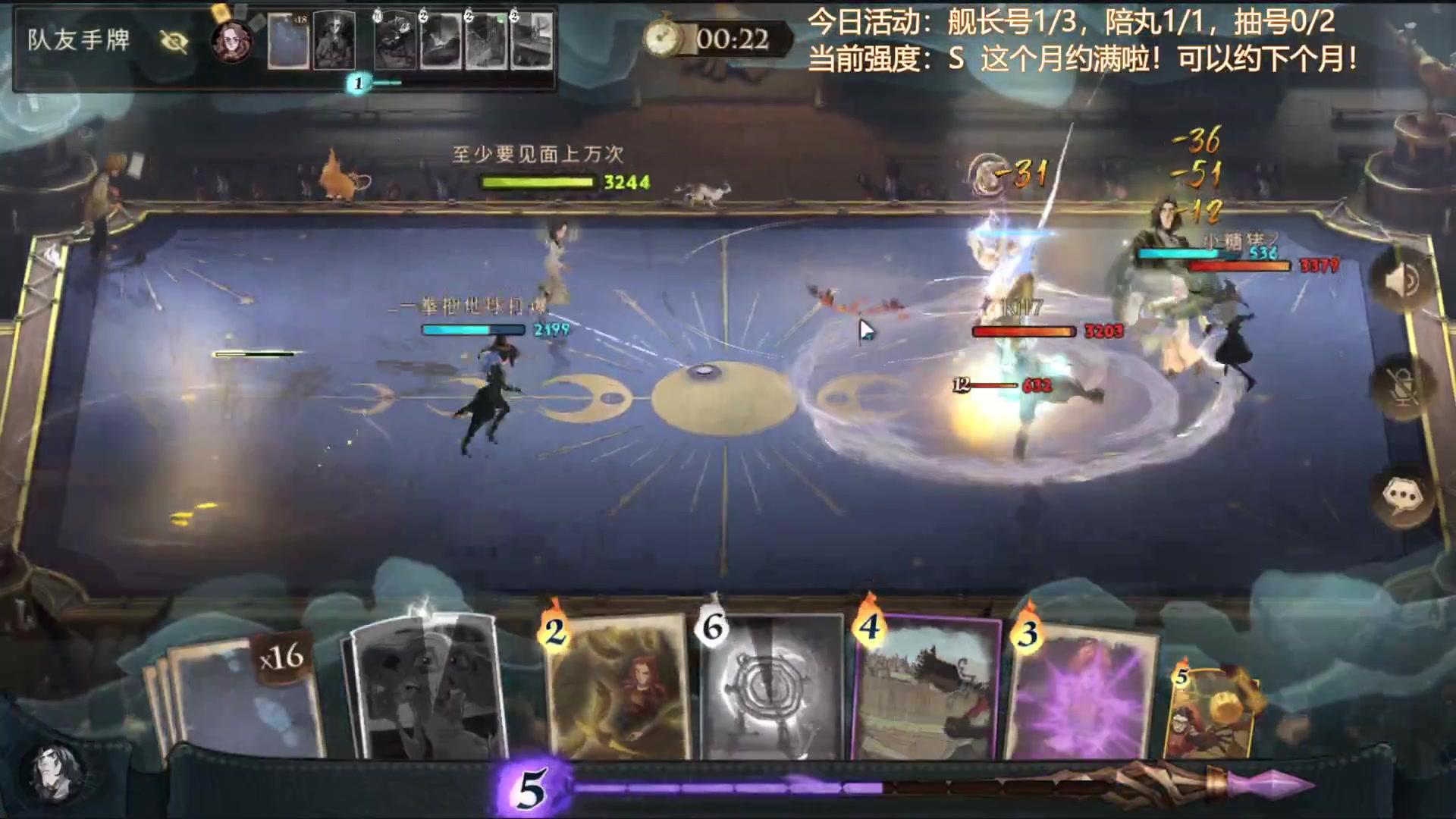Open the teammate's circular avatar portrait
The height and width of the screenshot is (819, 1456).
pyautogui.click(x=231, y=42)
